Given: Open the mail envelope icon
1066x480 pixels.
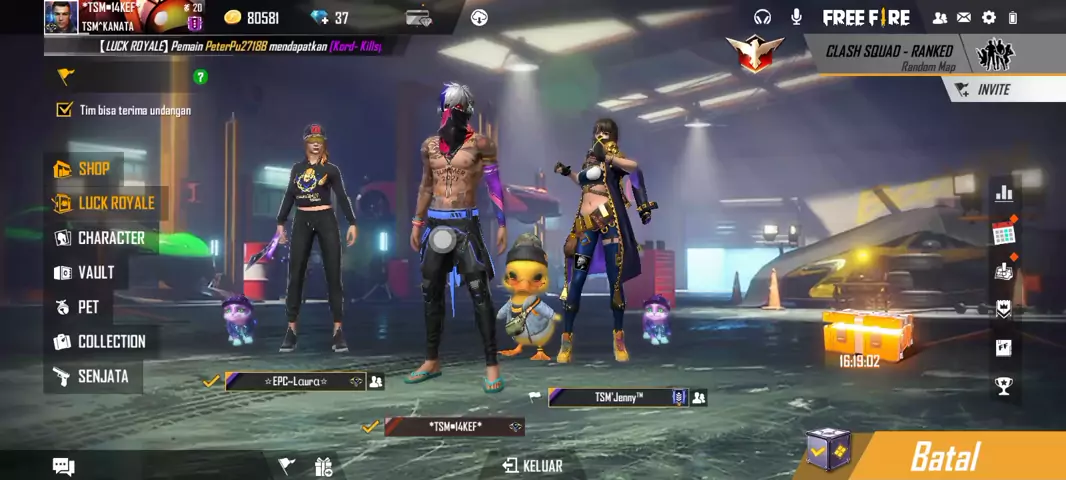Looking at the screenshot, I should (964, 17).
